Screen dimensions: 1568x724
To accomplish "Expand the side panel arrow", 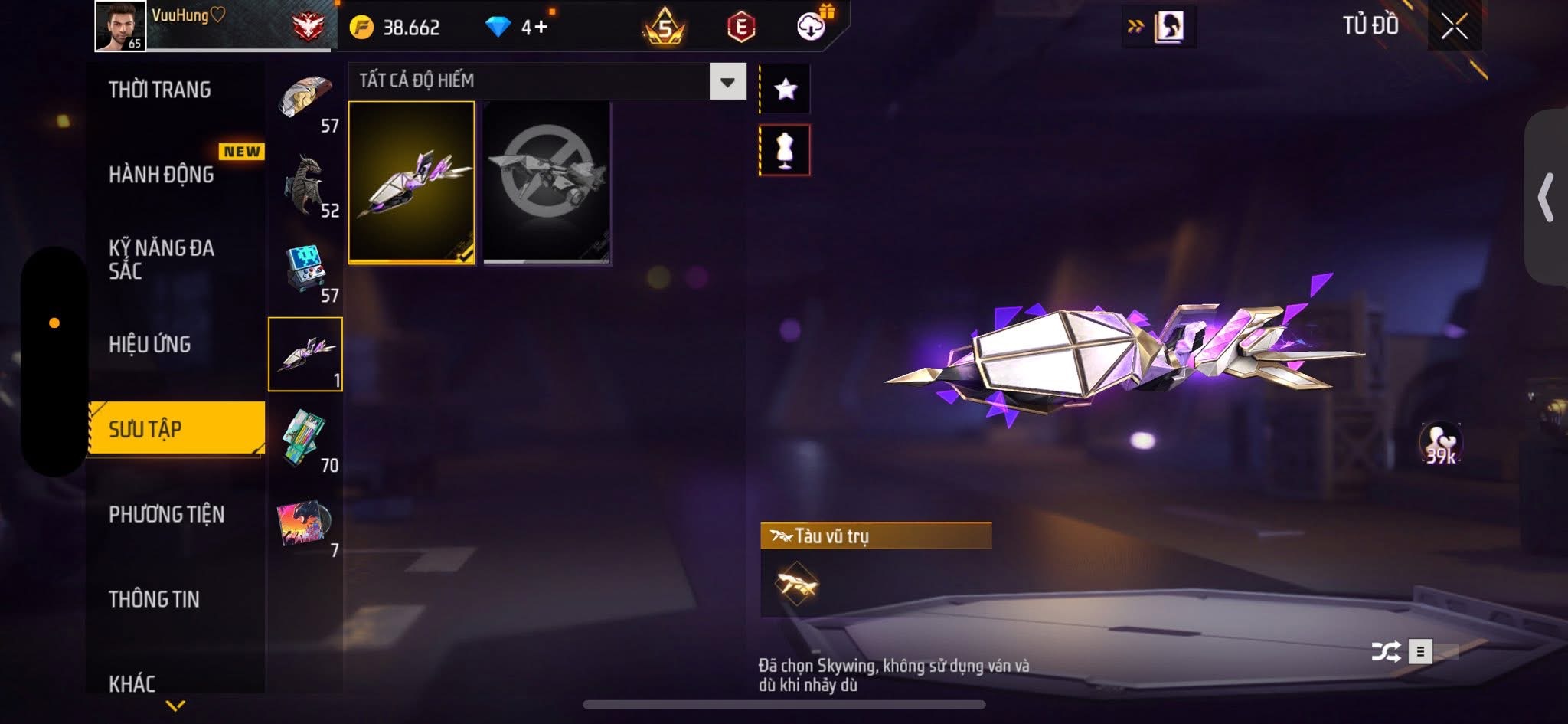I will point(1547,198).
